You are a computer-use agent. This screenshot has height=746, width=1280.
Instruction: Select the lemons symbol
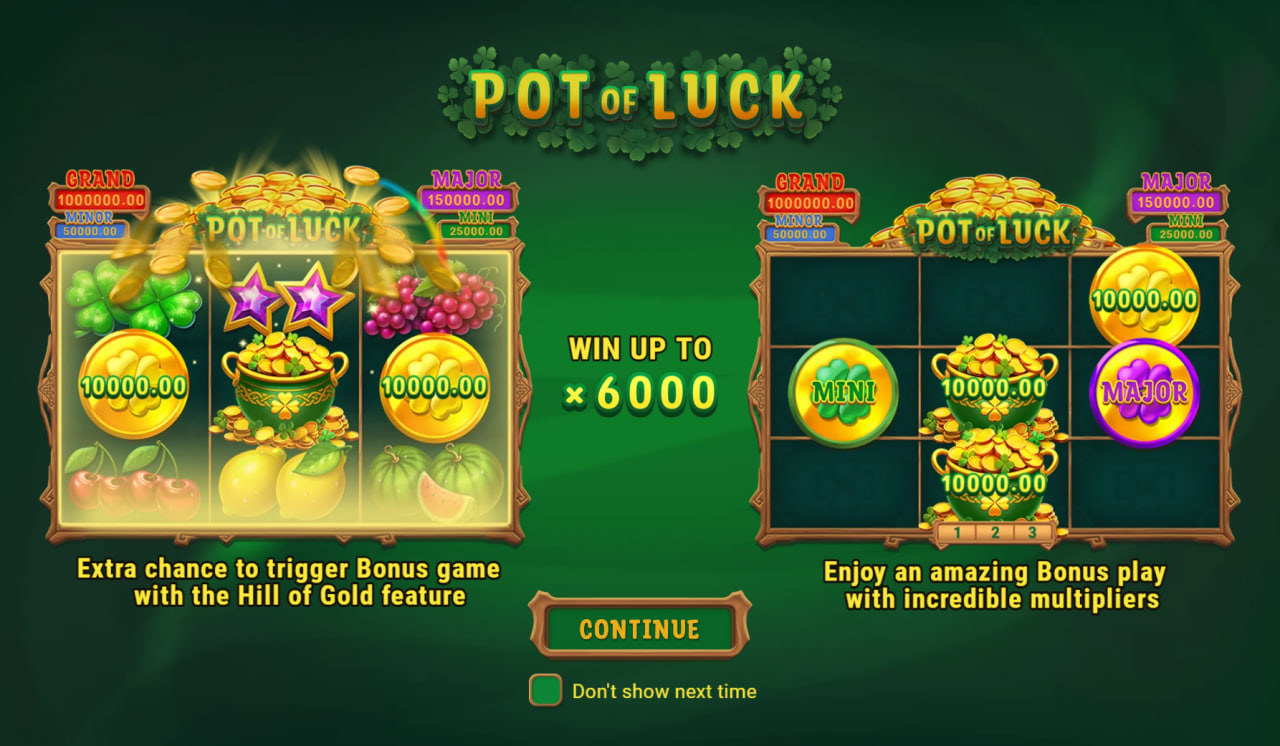[283, 480]
